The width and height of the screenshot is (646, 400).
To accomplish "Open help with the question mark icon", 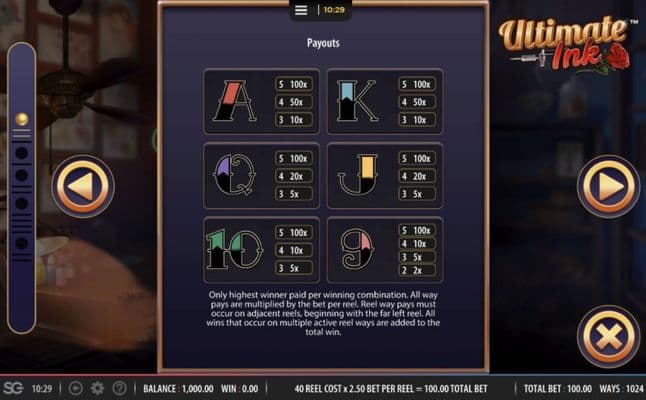I will [x=120, y=388].
